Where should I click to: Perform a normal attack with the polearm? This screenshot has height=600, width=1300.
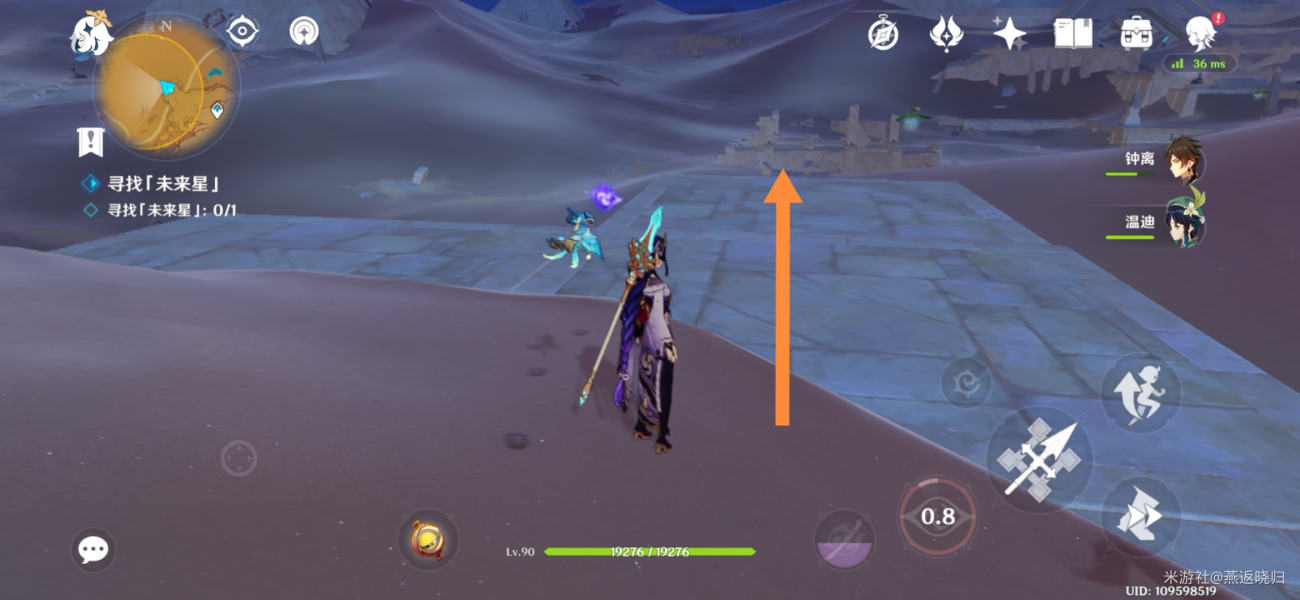click(x=1038, y=460)
